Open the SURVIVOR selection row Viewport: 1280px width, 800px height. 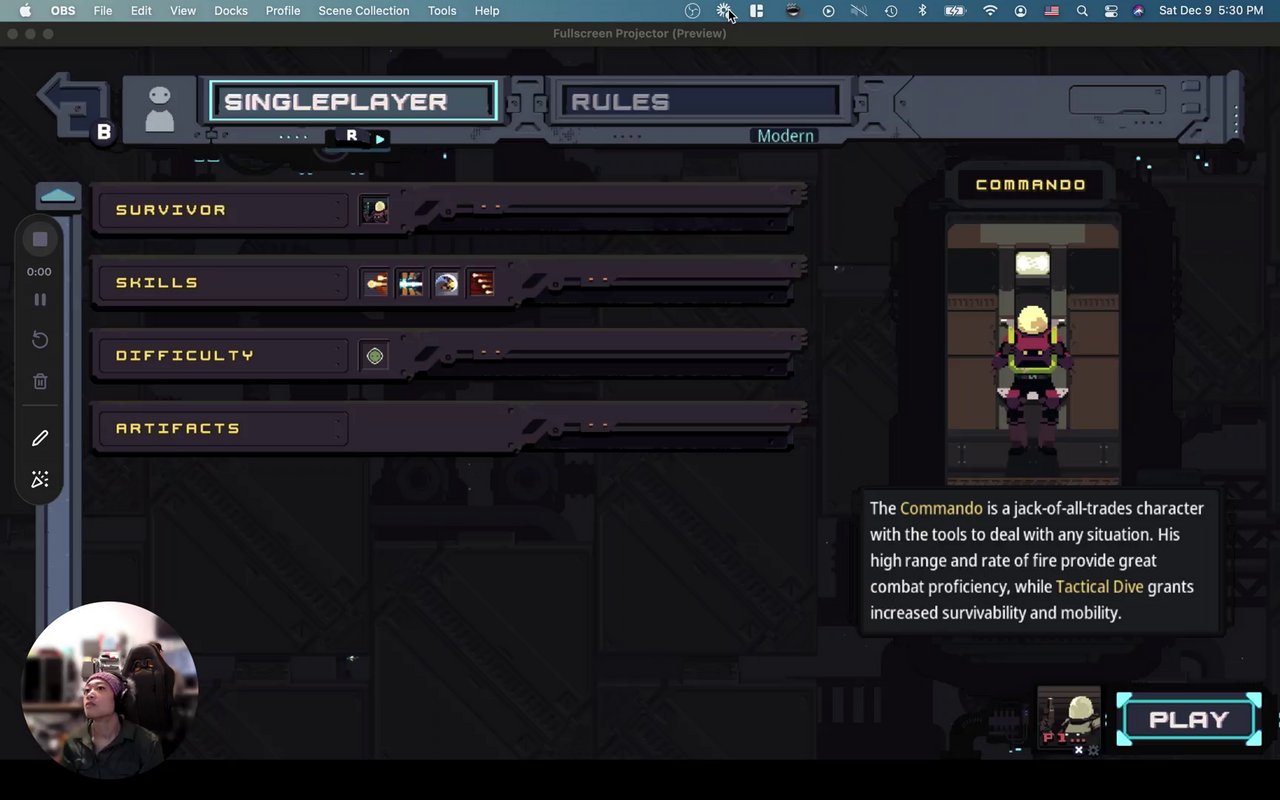(220, 210)
